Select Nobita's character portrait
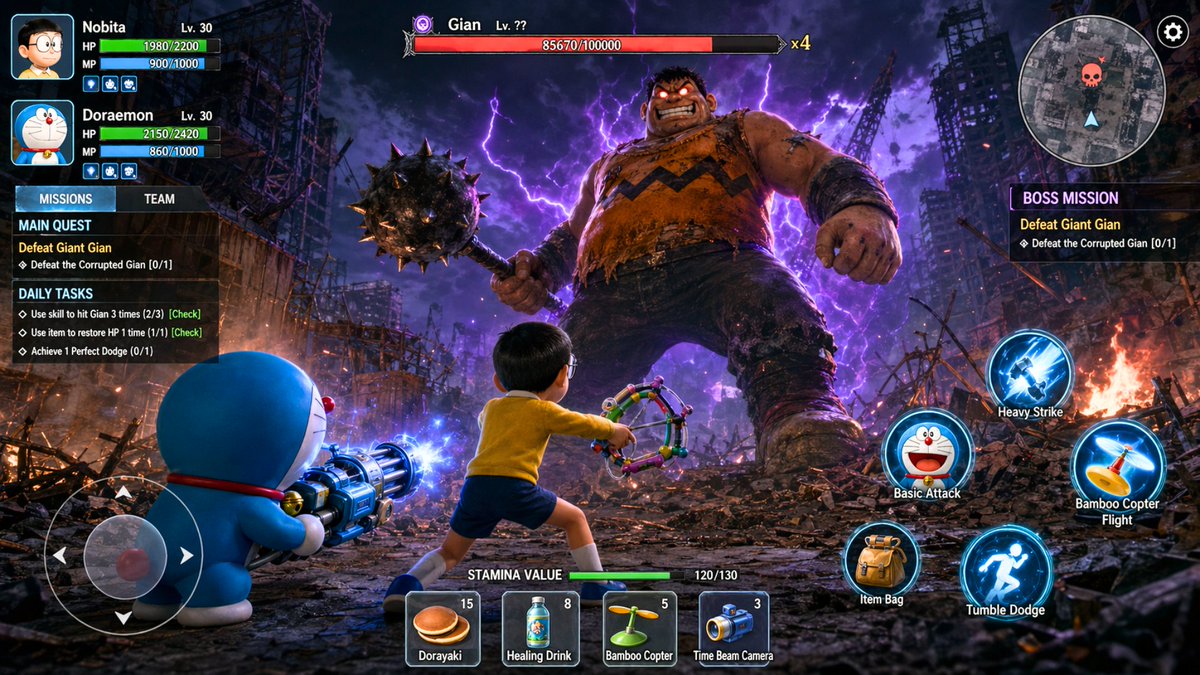Image resolution: width=1200 pixels, height=675 pixels. tap(42, 47)
